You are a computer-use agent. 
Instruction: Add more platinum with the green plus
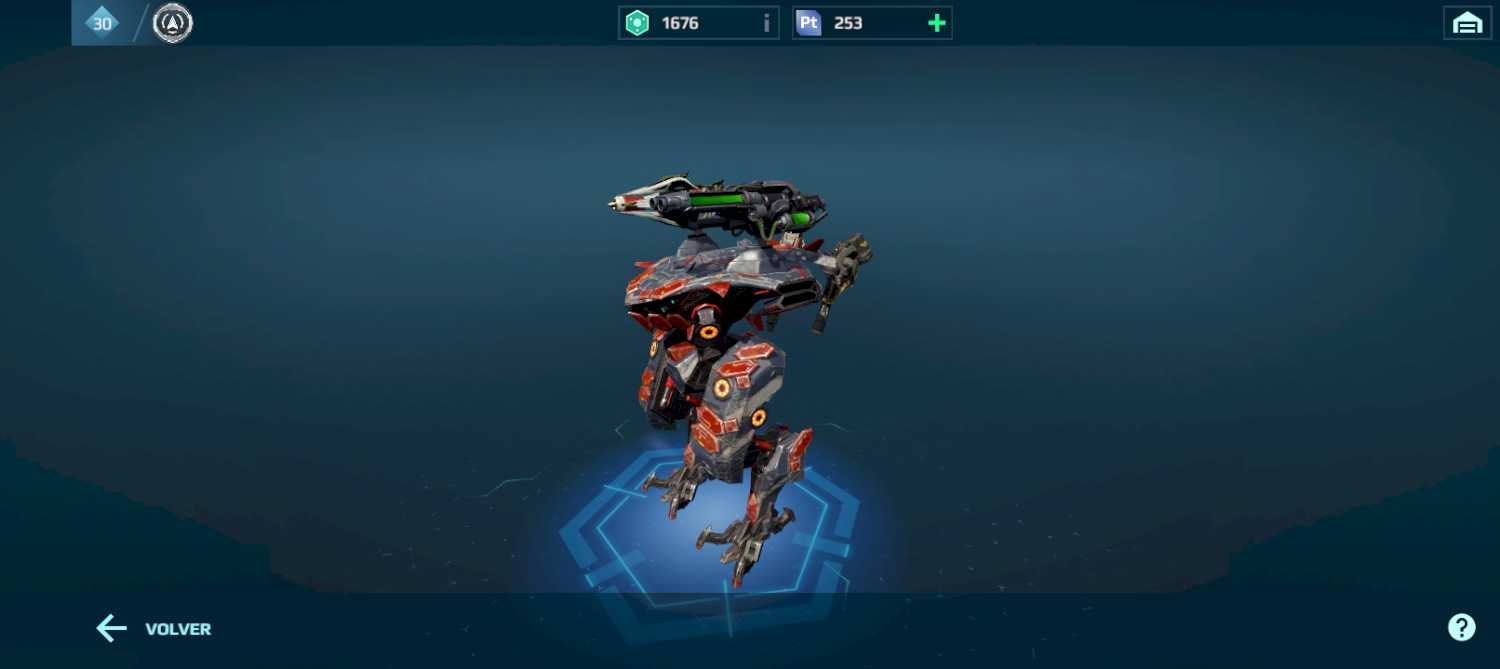click(x=936, y=23)
